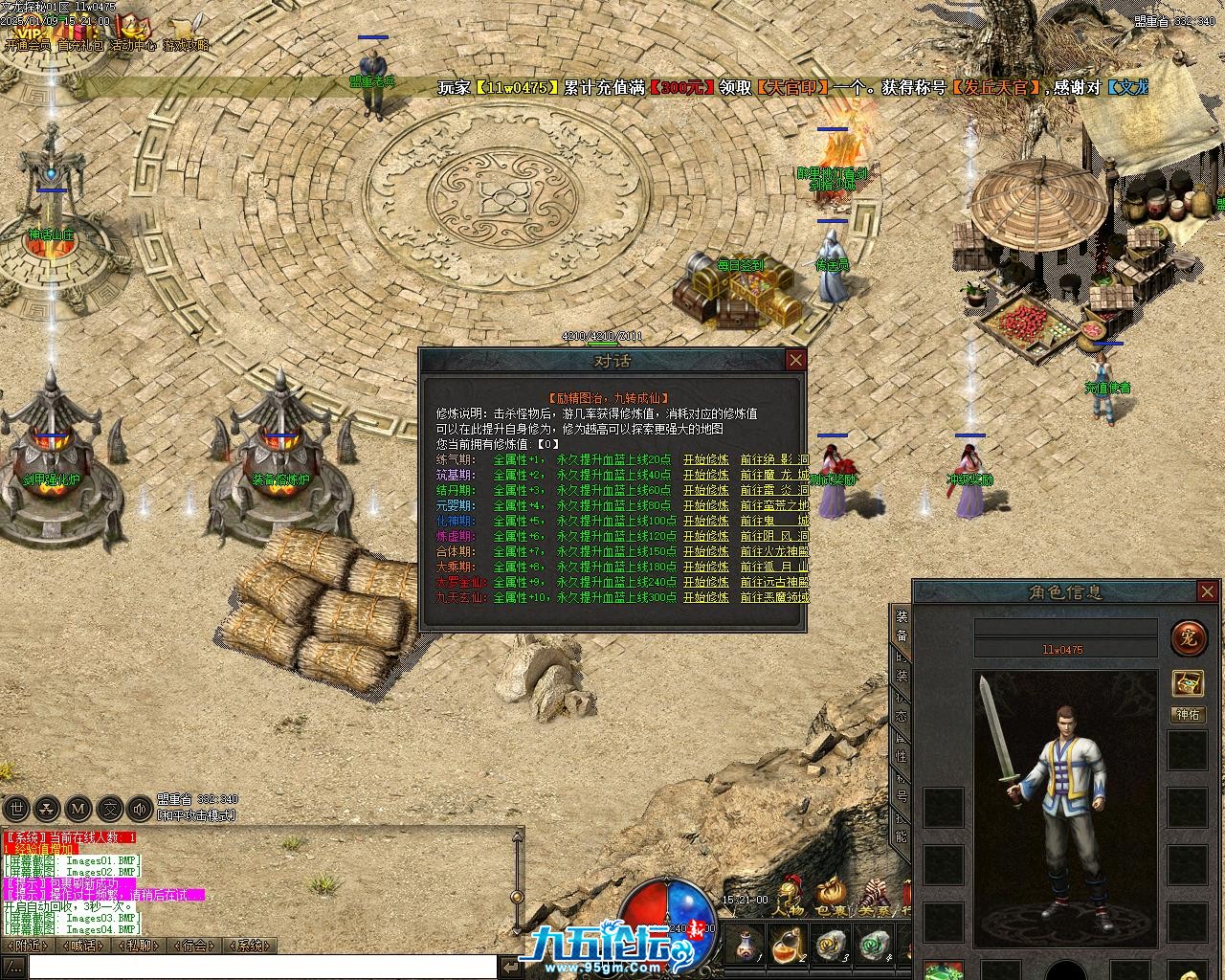The height and width of the screenshot is (980, 1225).
Task: Use the orange flask in hotbar slot 2
Action: [x=789, y=945]
